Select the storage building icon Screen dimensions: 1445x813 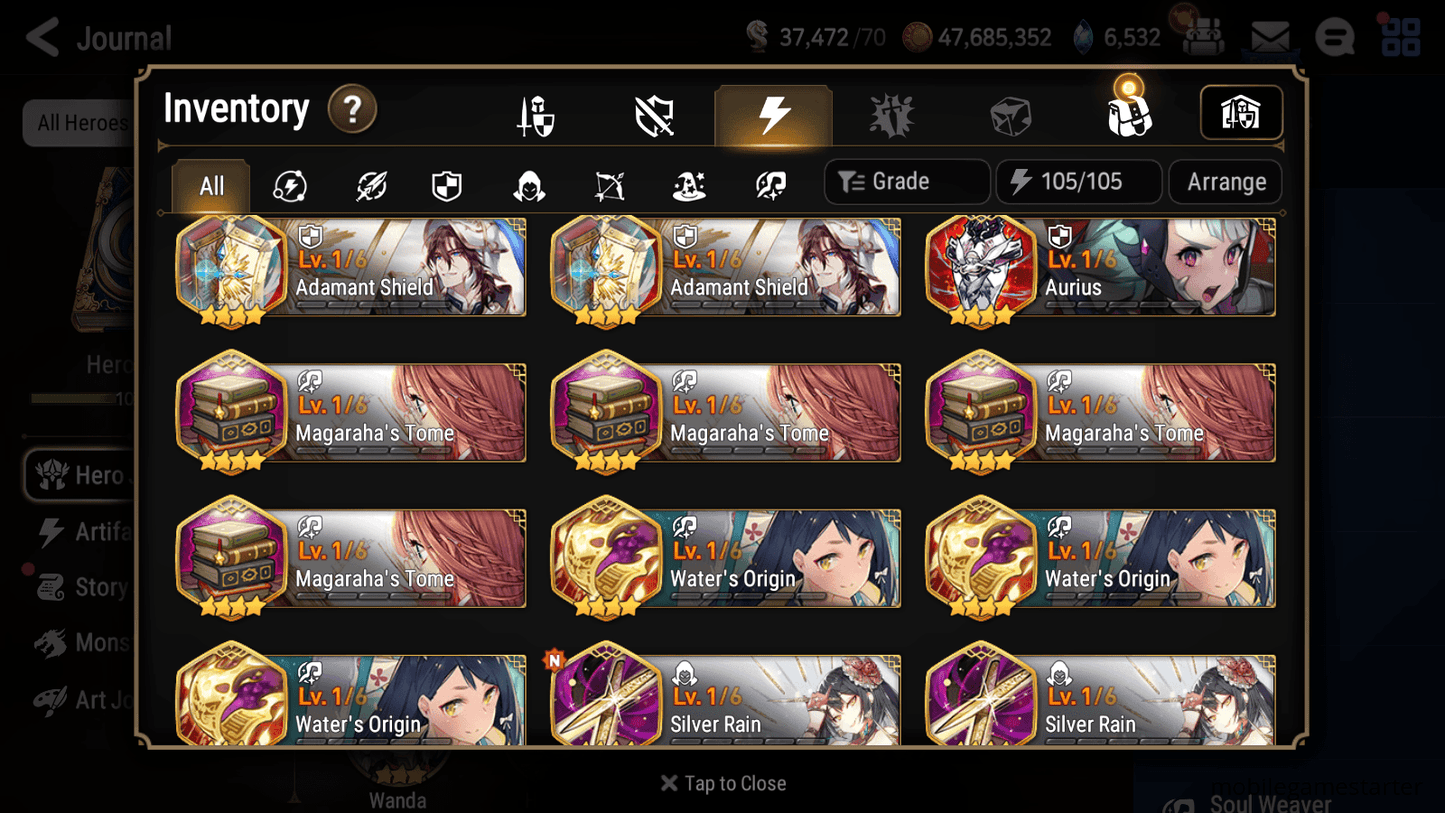tap(1241, 113)
